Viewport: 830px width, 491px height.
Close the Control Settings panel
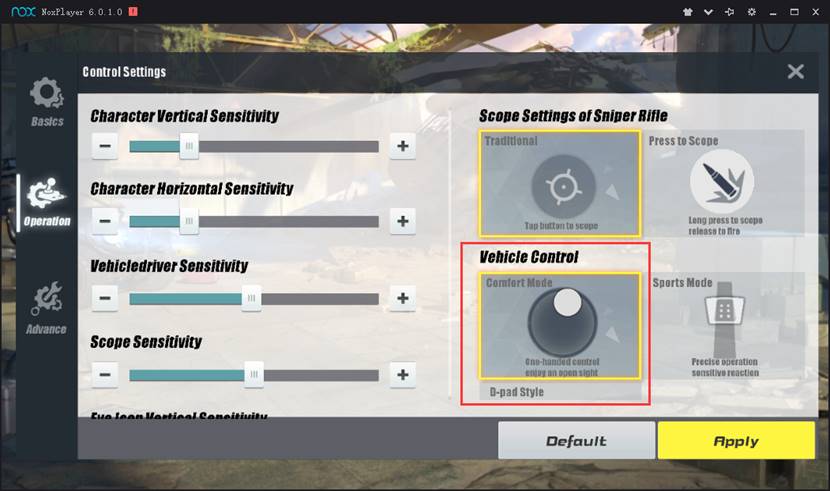click(795, 71)
